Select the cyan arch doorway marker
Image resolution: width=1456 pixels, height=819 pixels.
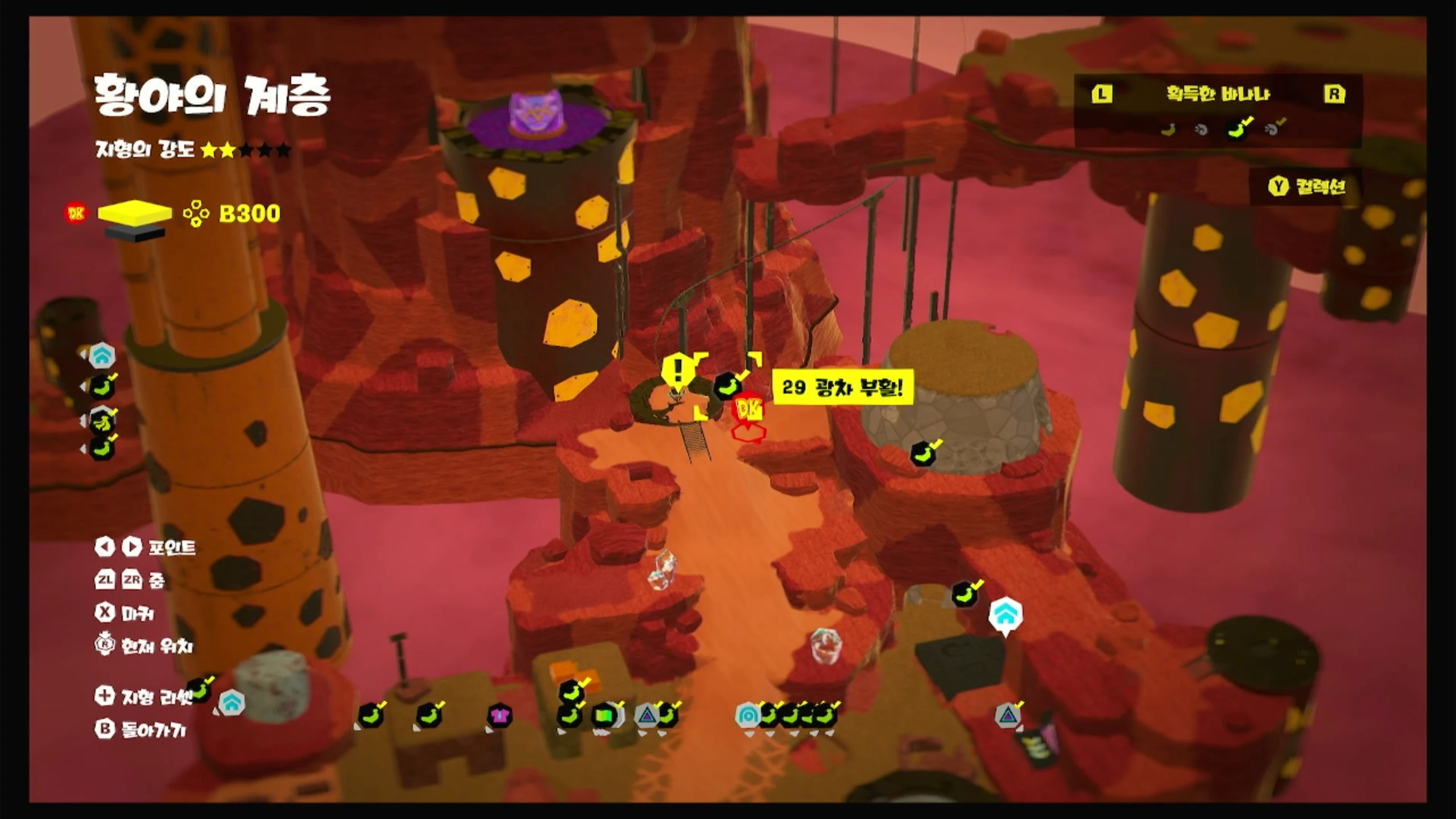747,715
